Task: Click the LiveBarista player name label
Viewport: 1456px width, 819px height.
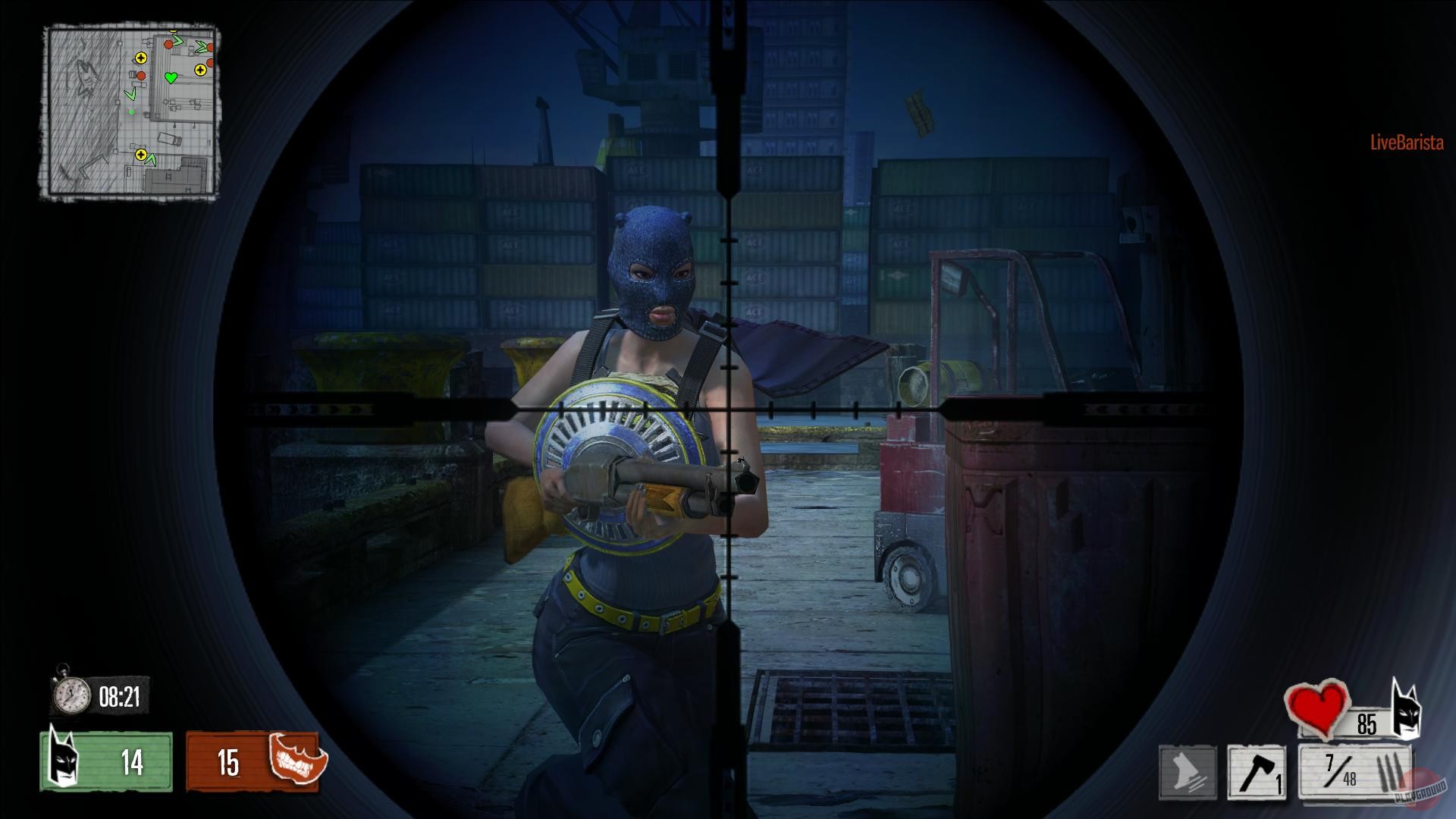Action: coord(1405,140)
